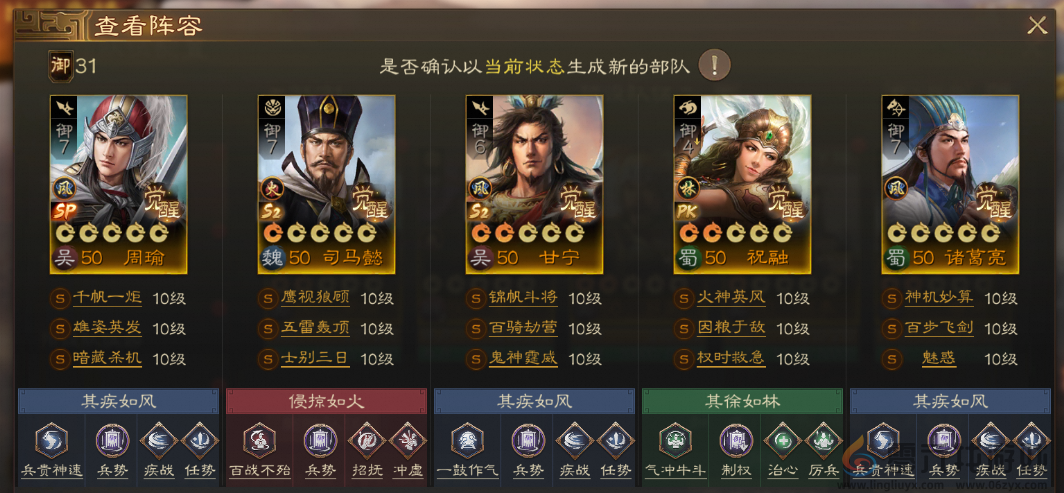This screenshot has height=493, width=1064.
Task: Click the exclamation info icon
Action: pyautogui.click(x=714, y=66)
